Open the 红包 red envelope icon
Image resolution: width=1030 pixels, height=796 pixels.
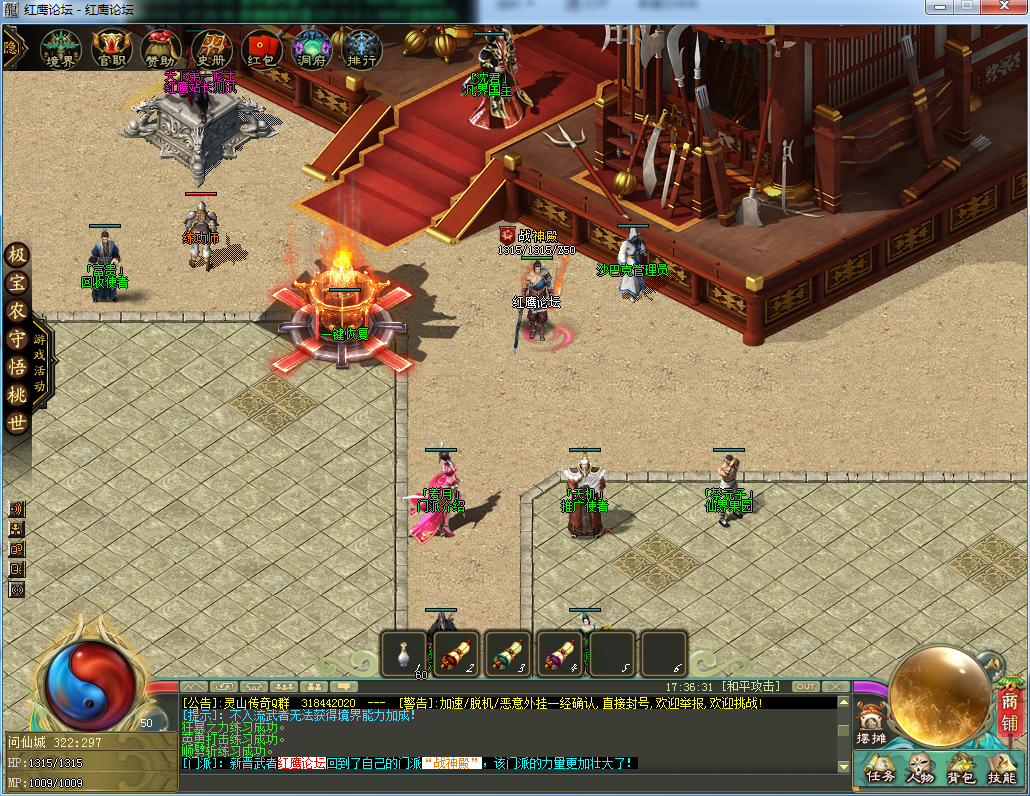(261, 48)
